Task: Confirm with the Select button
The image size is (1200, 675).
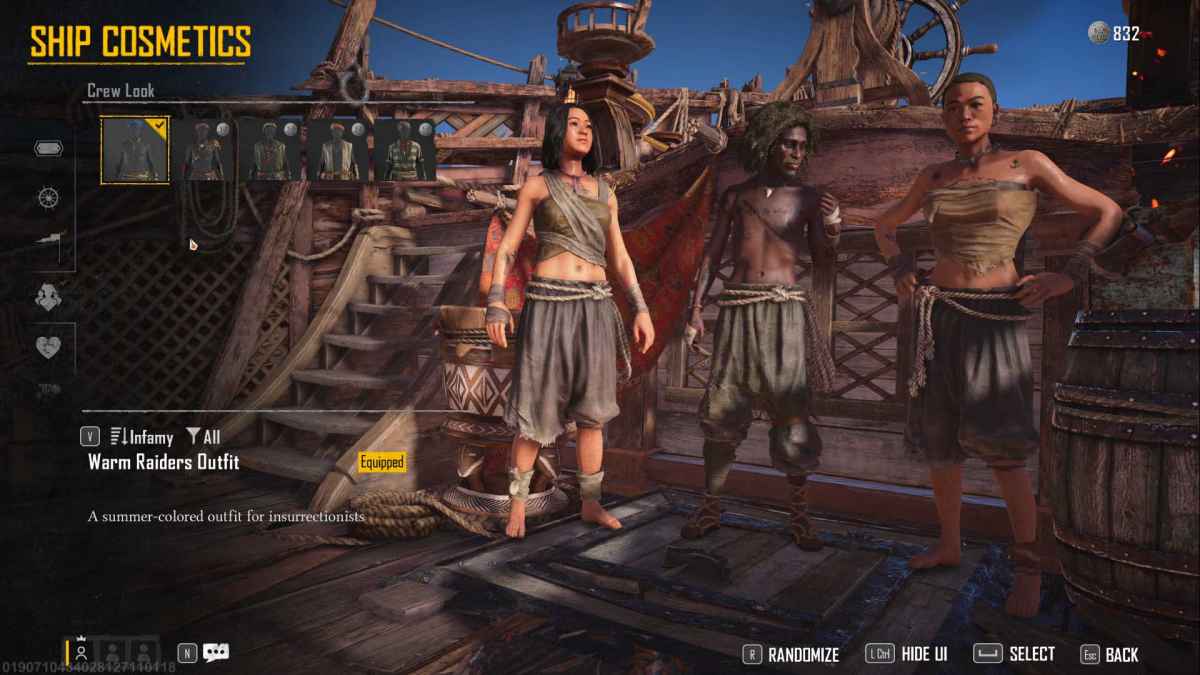Action: [x=1015, y=655]
